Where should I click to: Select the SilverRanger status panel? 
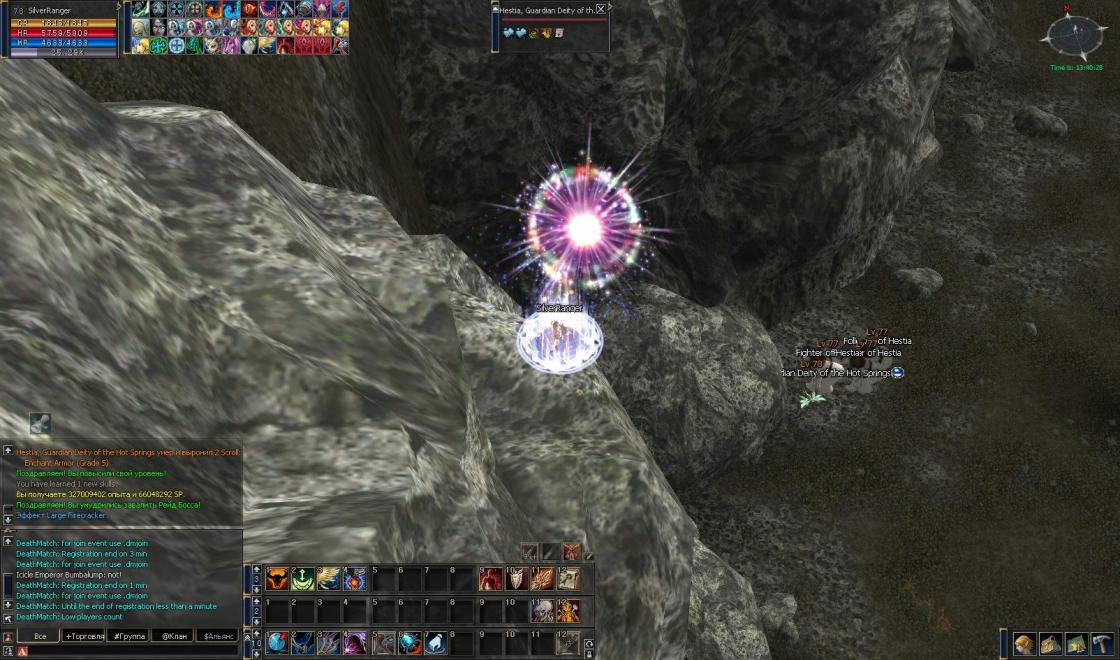60,30
